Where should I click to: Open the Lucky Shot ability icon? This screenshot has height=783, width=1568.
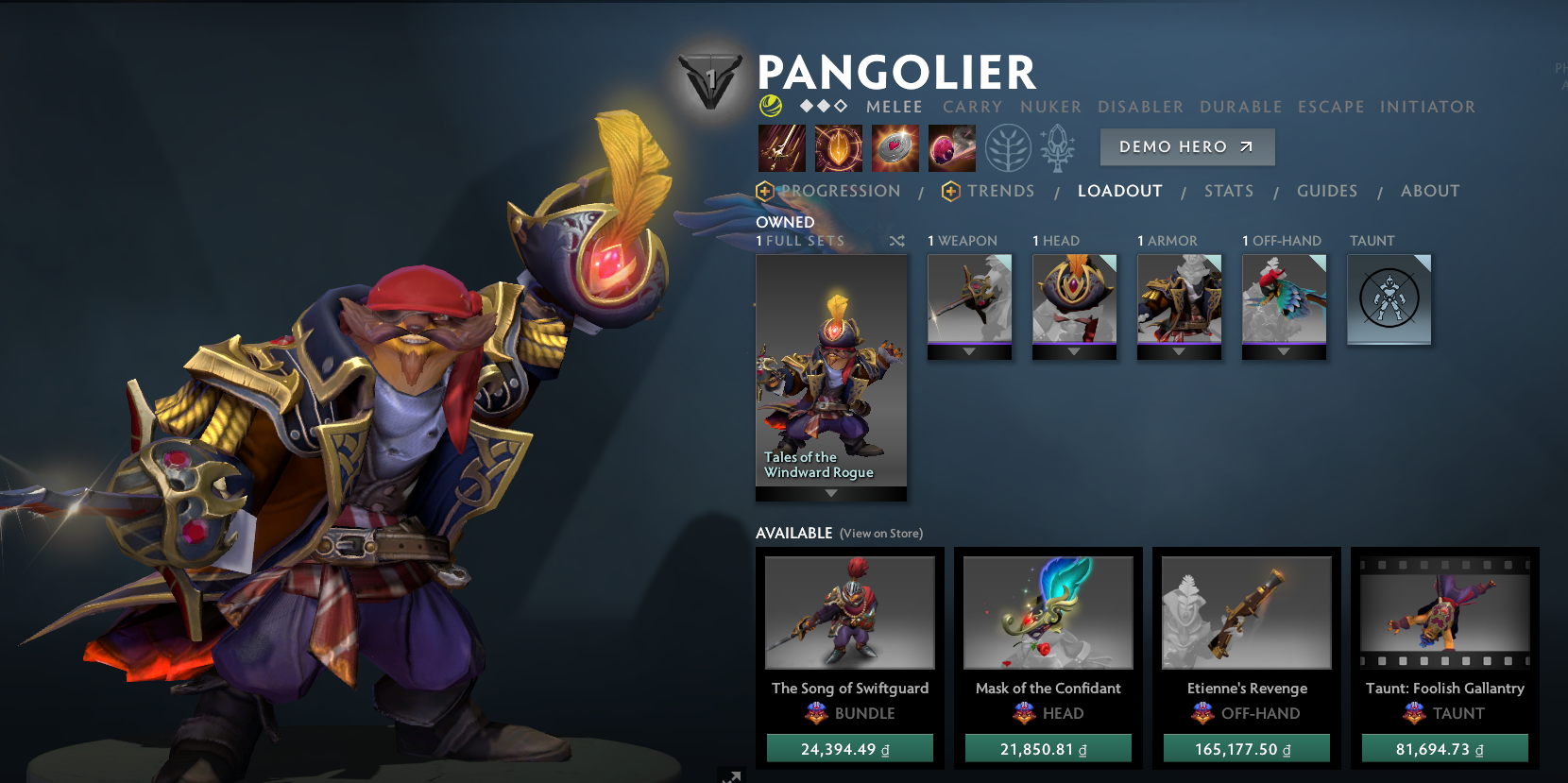coord(895,148)
